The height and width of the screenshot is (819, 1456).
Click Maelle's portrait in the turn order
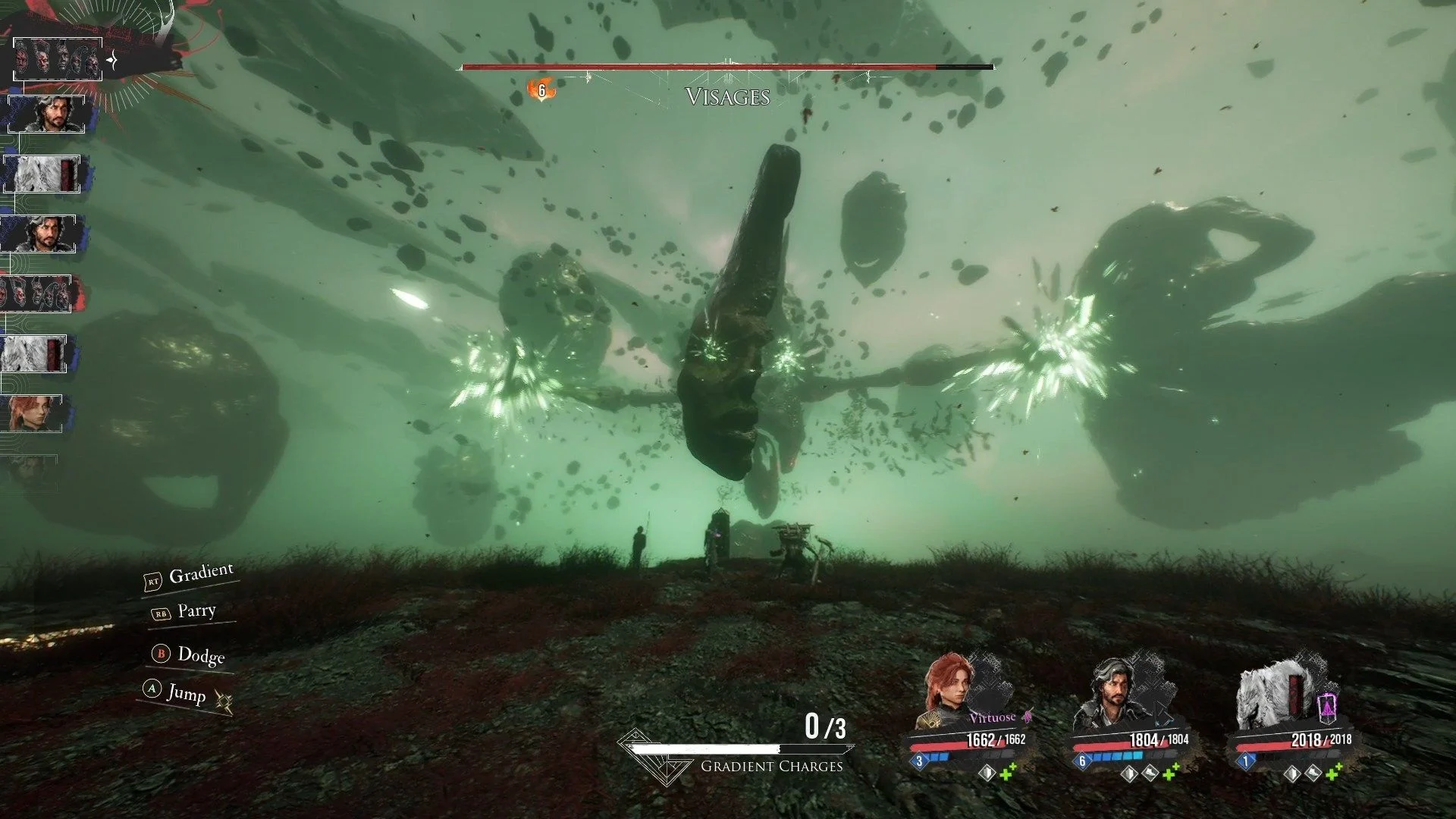pyautogui.click(x=34, y=413)
